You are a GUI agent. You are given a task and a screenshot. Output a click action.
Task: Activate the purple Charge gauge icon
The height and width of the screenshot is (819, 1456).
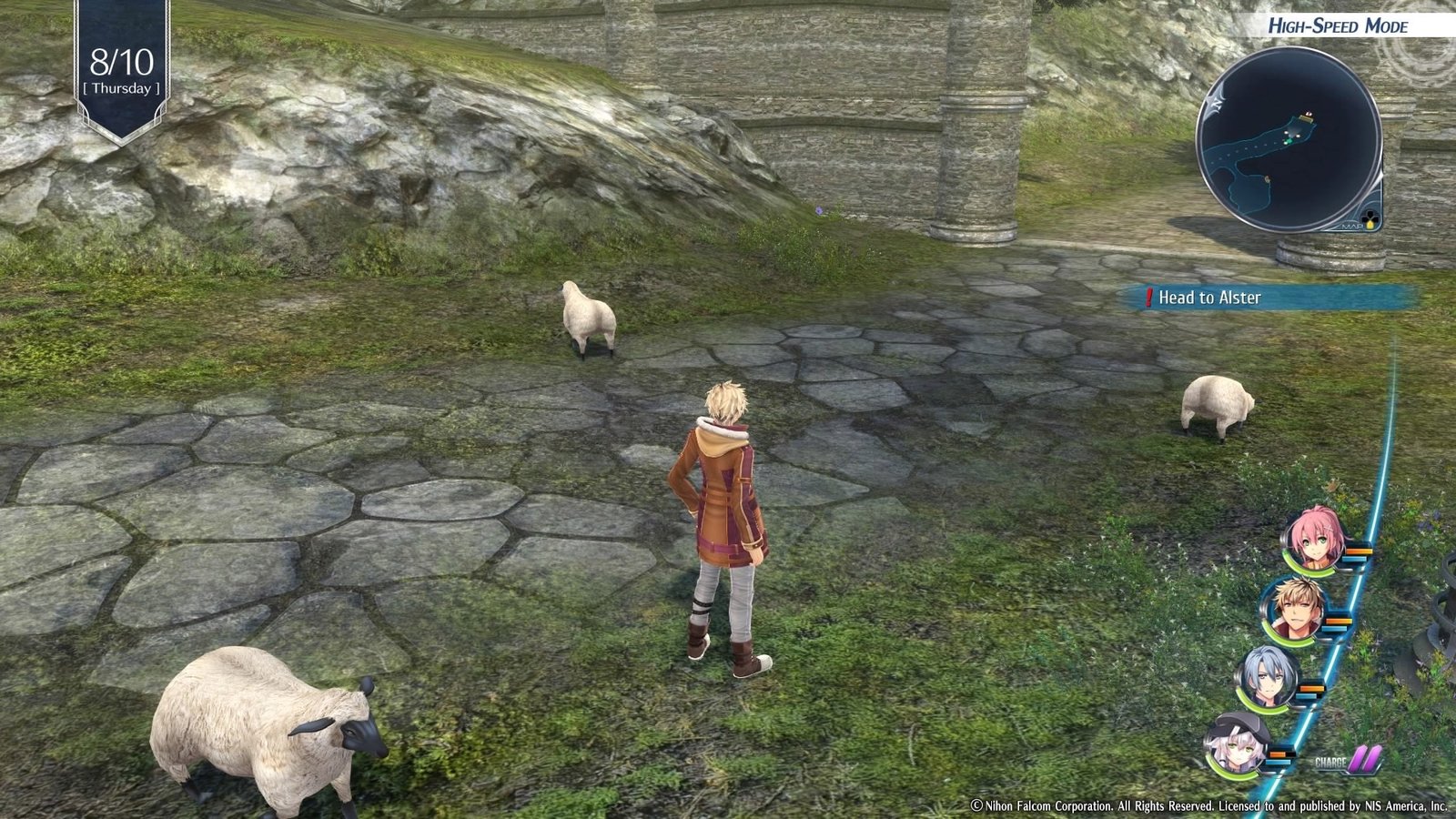click(1363, 759)
